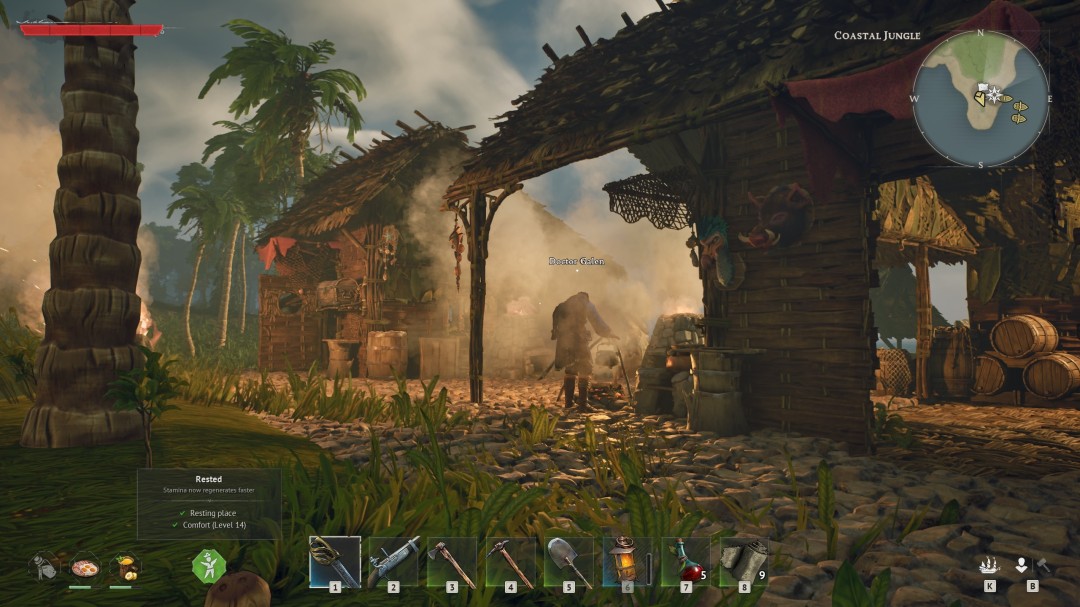Equip the shovel in hotbar slot 5
This screenshot has width=1080, height=607.
pyautogui.click(x=568, y=562)
